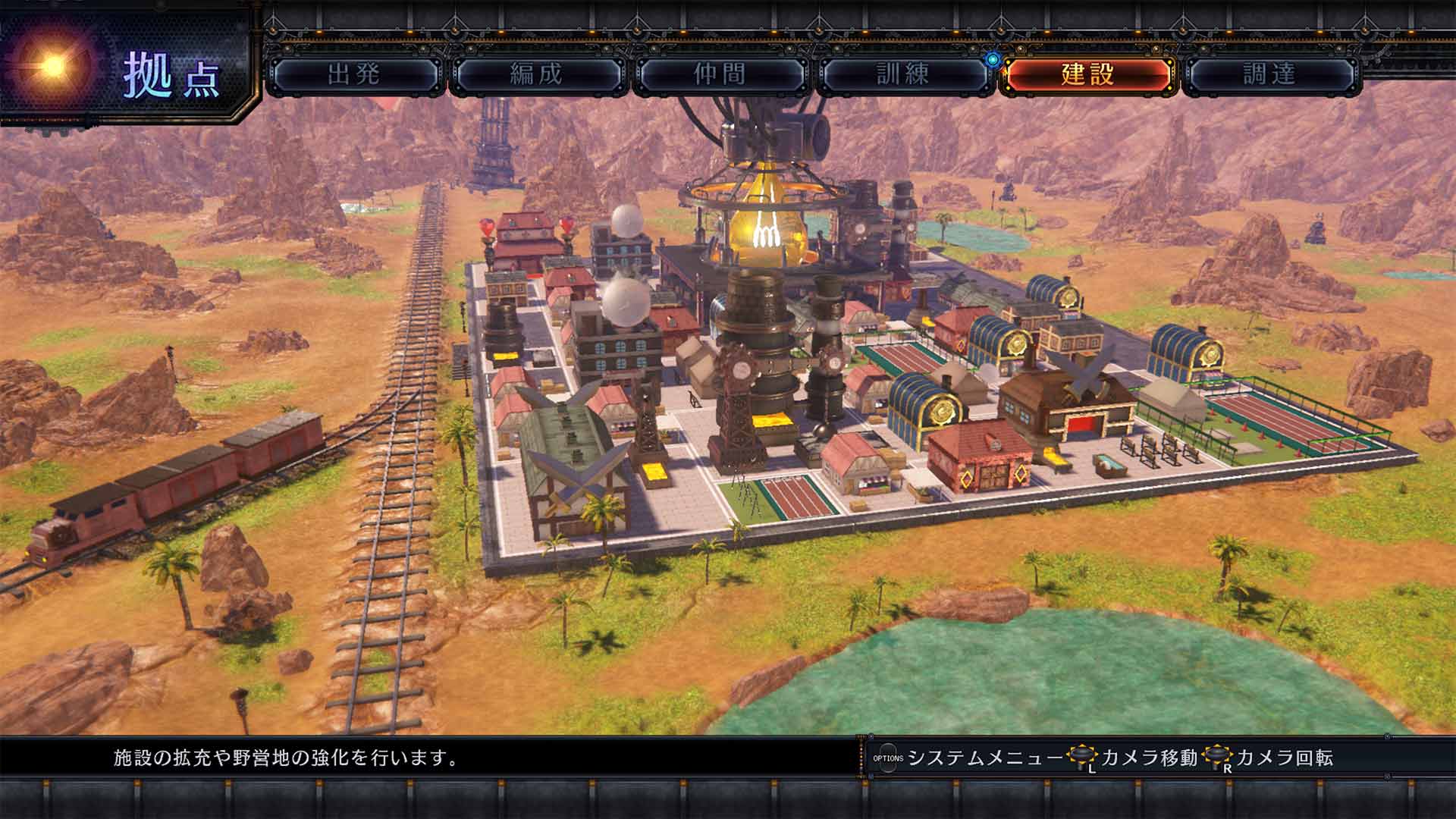Select the highlighted 建設 (Construction) tab
This screenshot has width=1456, height=819.
click(x=1083, y=75)
